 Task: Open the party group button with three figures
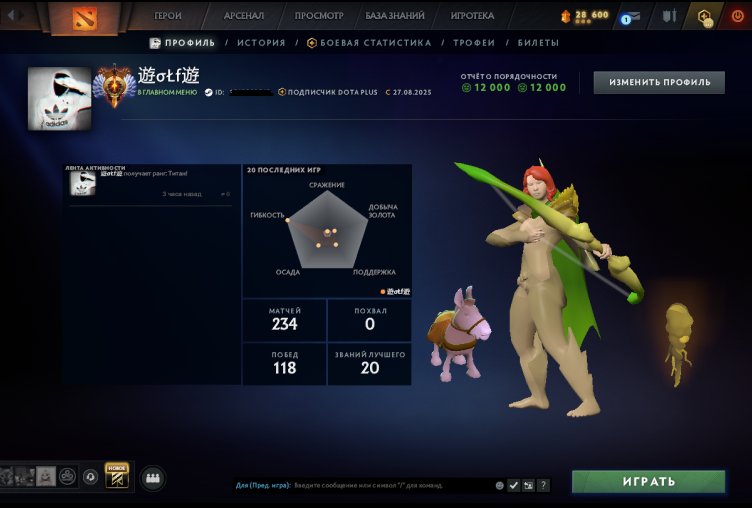[x=153, y=478]
